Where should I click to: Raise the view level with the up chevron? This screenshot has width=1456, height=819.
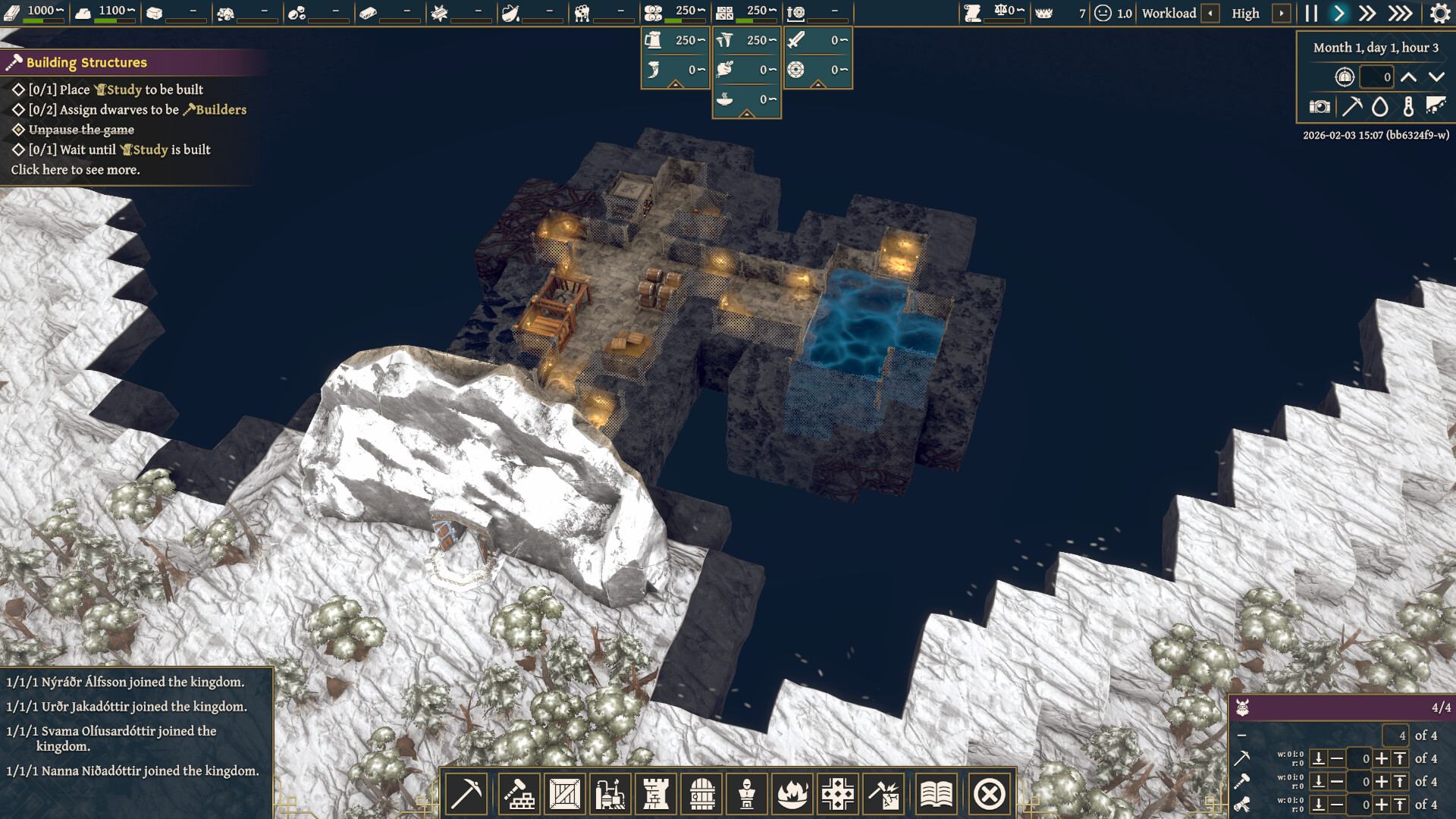click(1408, 77)
